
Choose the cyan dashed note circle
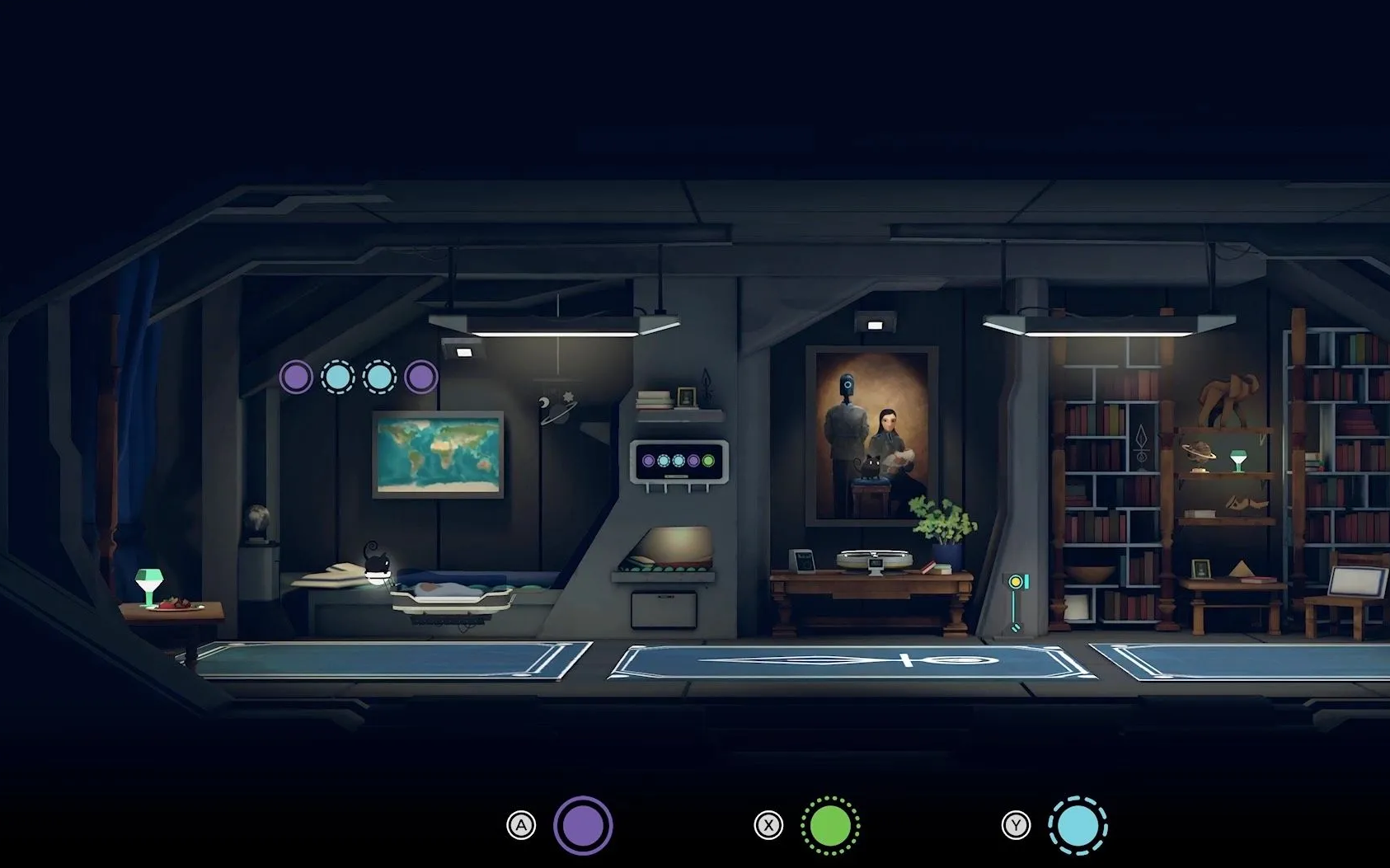coord(1078,825)
